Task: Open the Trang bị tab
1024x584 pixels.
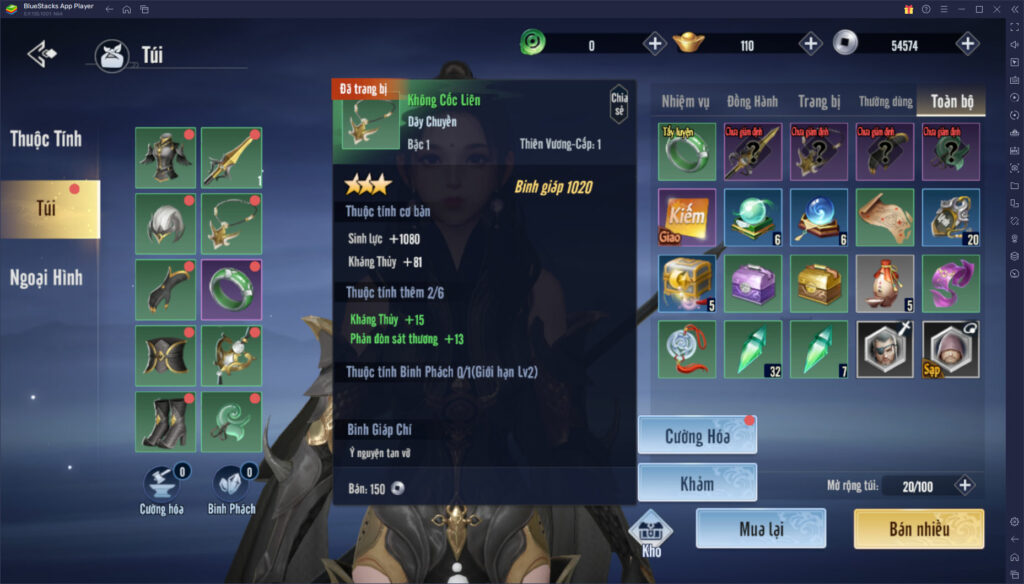Action: pyautogui.click(x=818, y=101)
